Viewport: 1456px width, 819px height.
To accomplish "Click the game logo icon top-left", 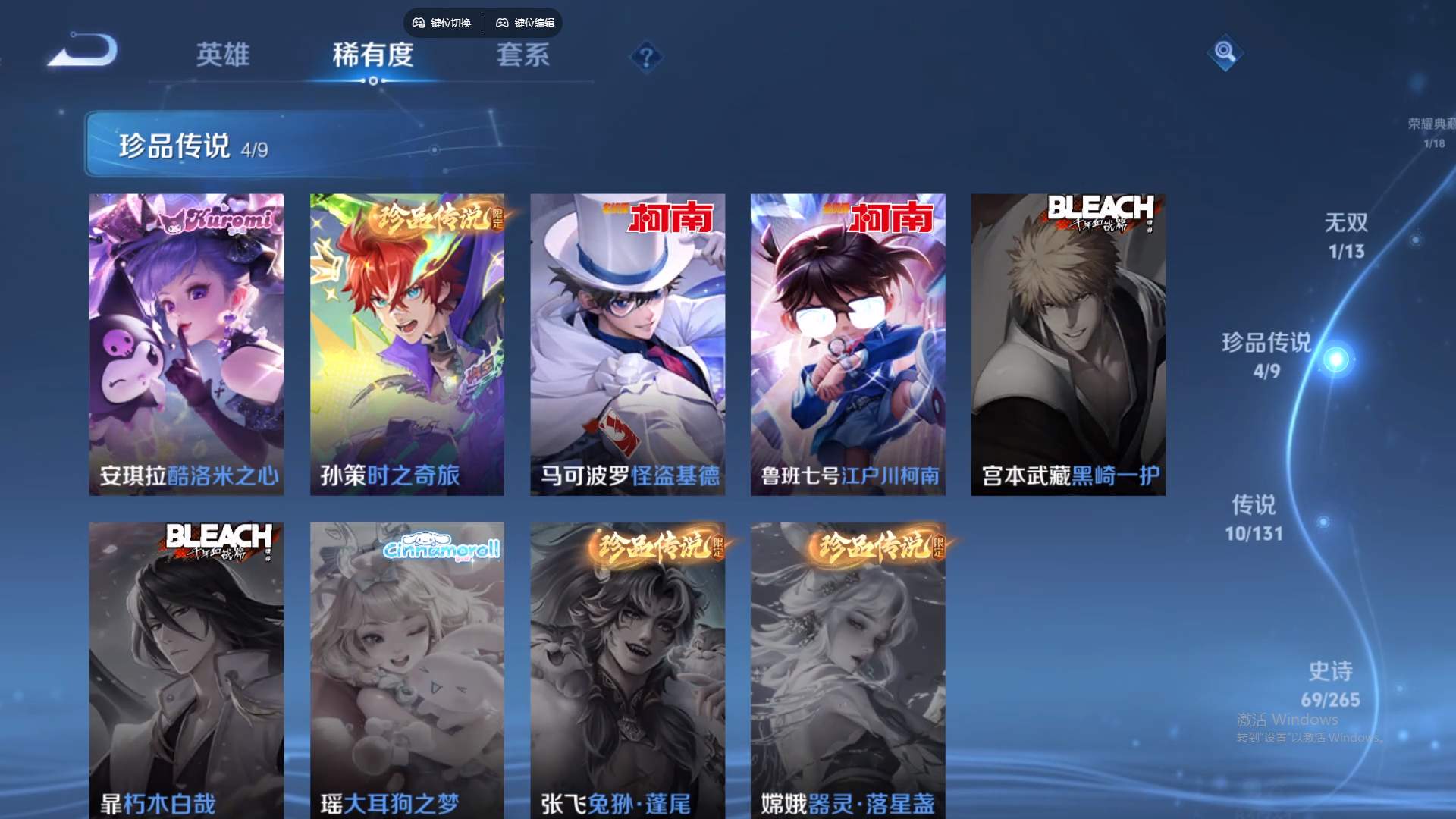I will pyautogui.click(x=80, y=52).
